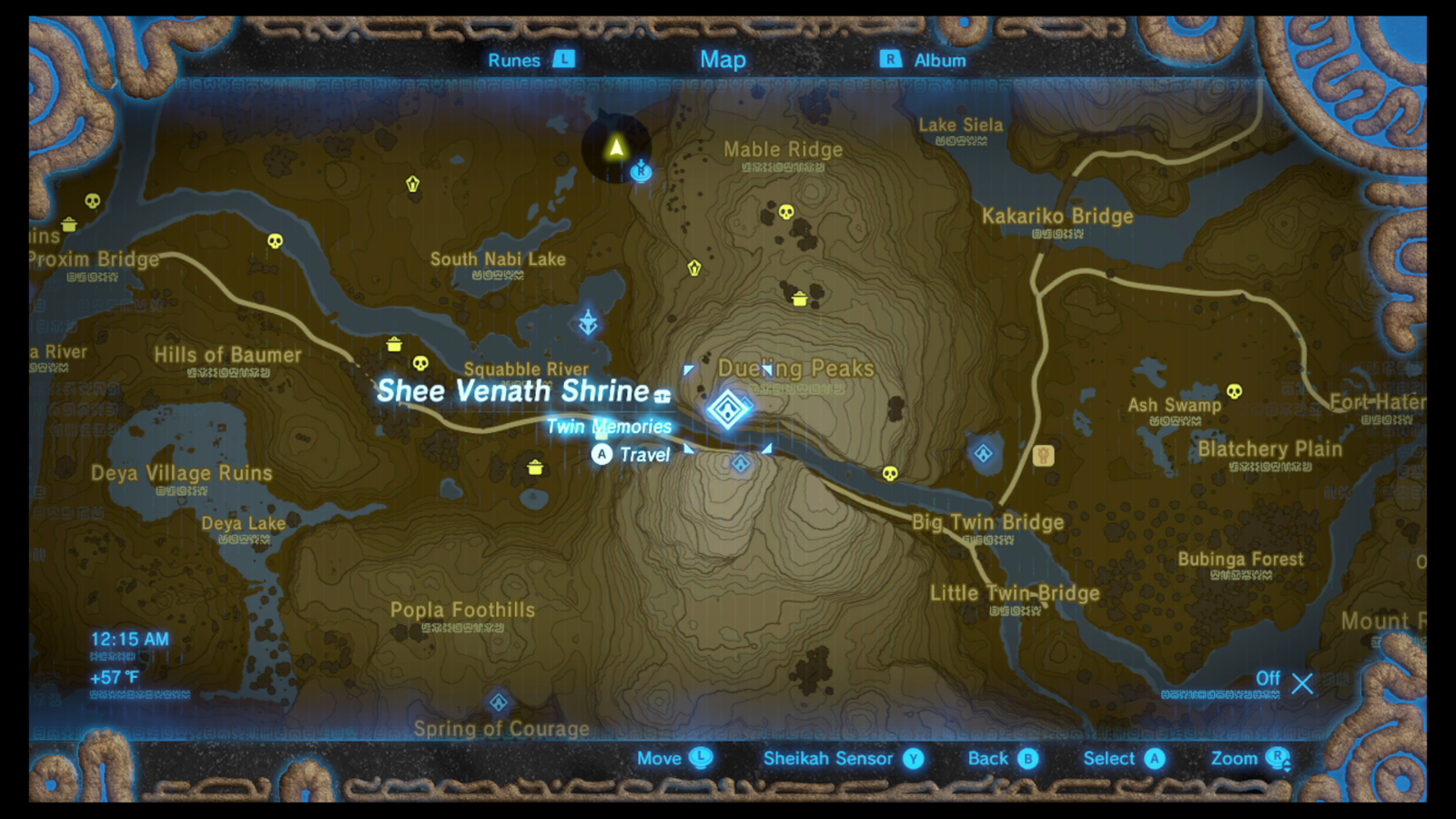Select the highlighted Shee Venath Shrine icon
This screenshot has height=819, width=1456.
click(x=728, y=411)
